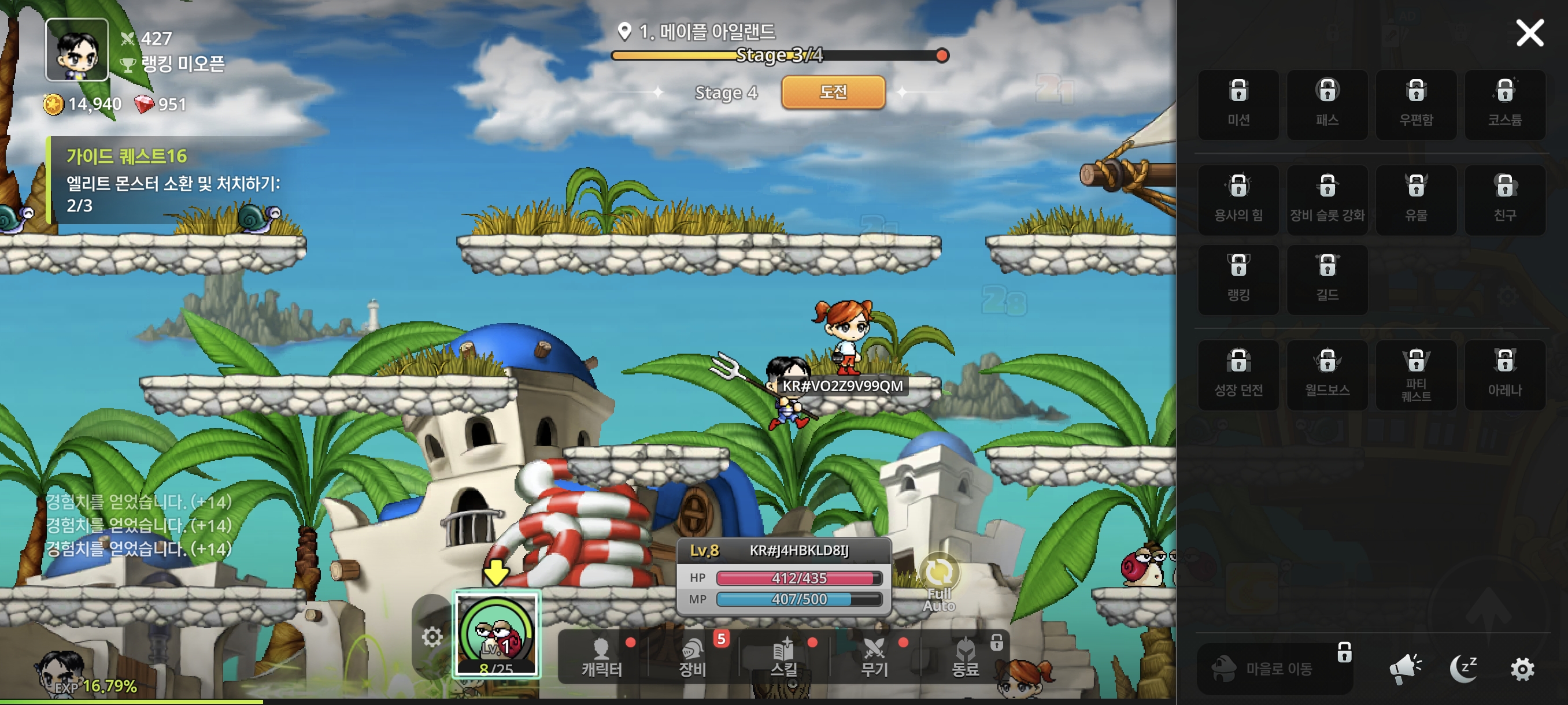The width and height of the screenshot is (1568, 705).
Task: Open the megaphone announcement icon
Action: coord(1405,669)
